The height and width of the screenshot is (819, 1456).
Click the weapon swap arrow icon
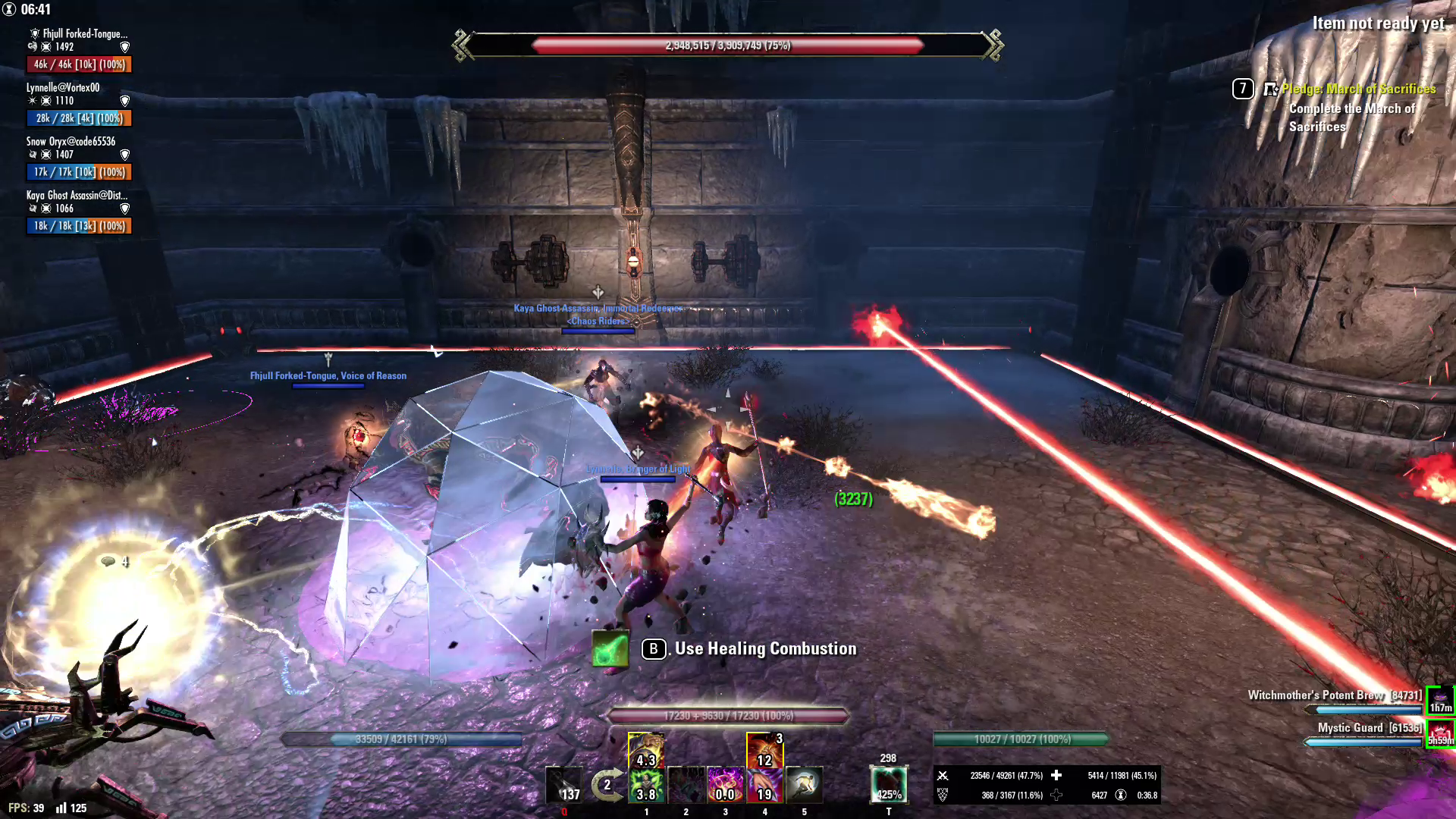pos(607,785)
